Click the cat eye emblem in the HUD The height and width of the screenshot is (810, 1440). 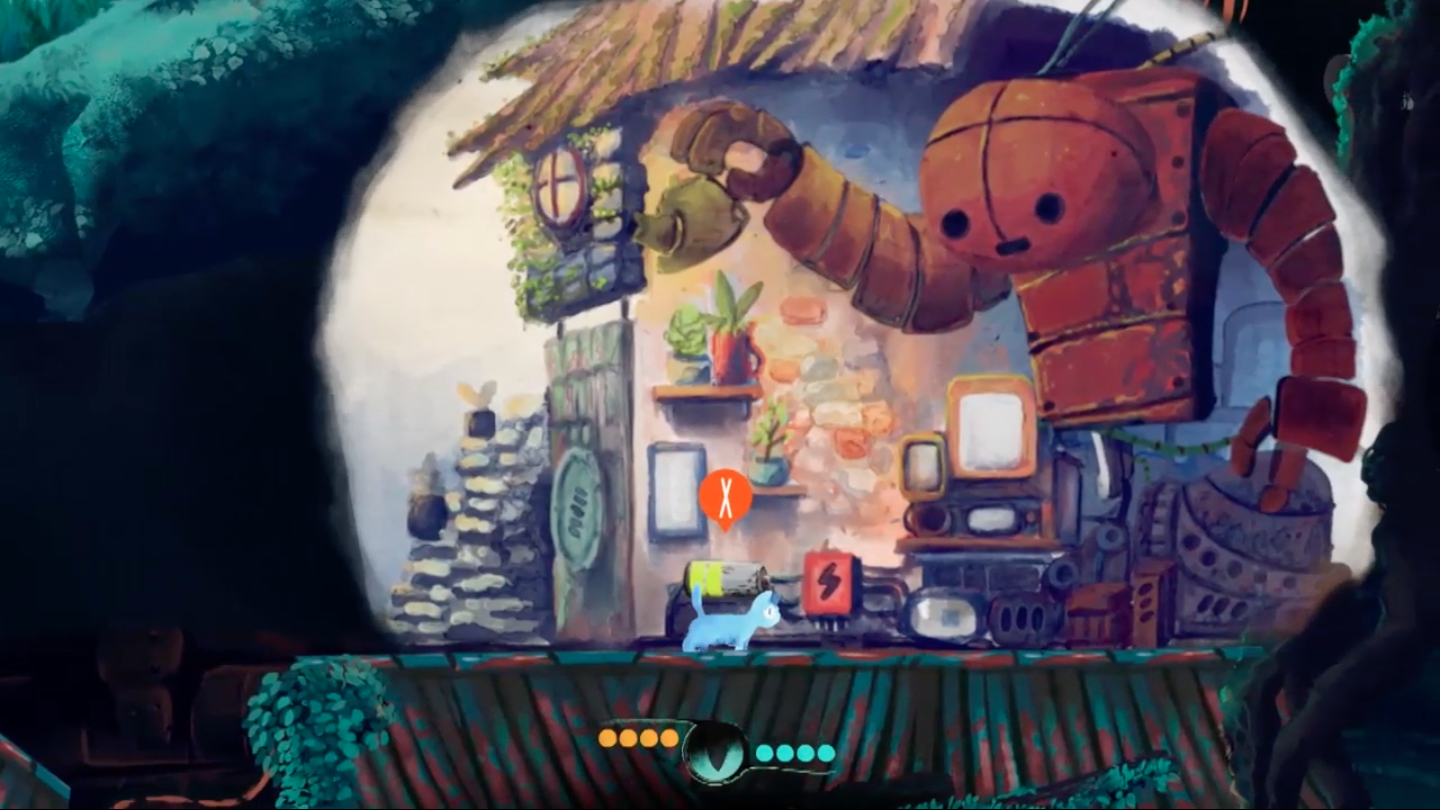tap(716, 752)
